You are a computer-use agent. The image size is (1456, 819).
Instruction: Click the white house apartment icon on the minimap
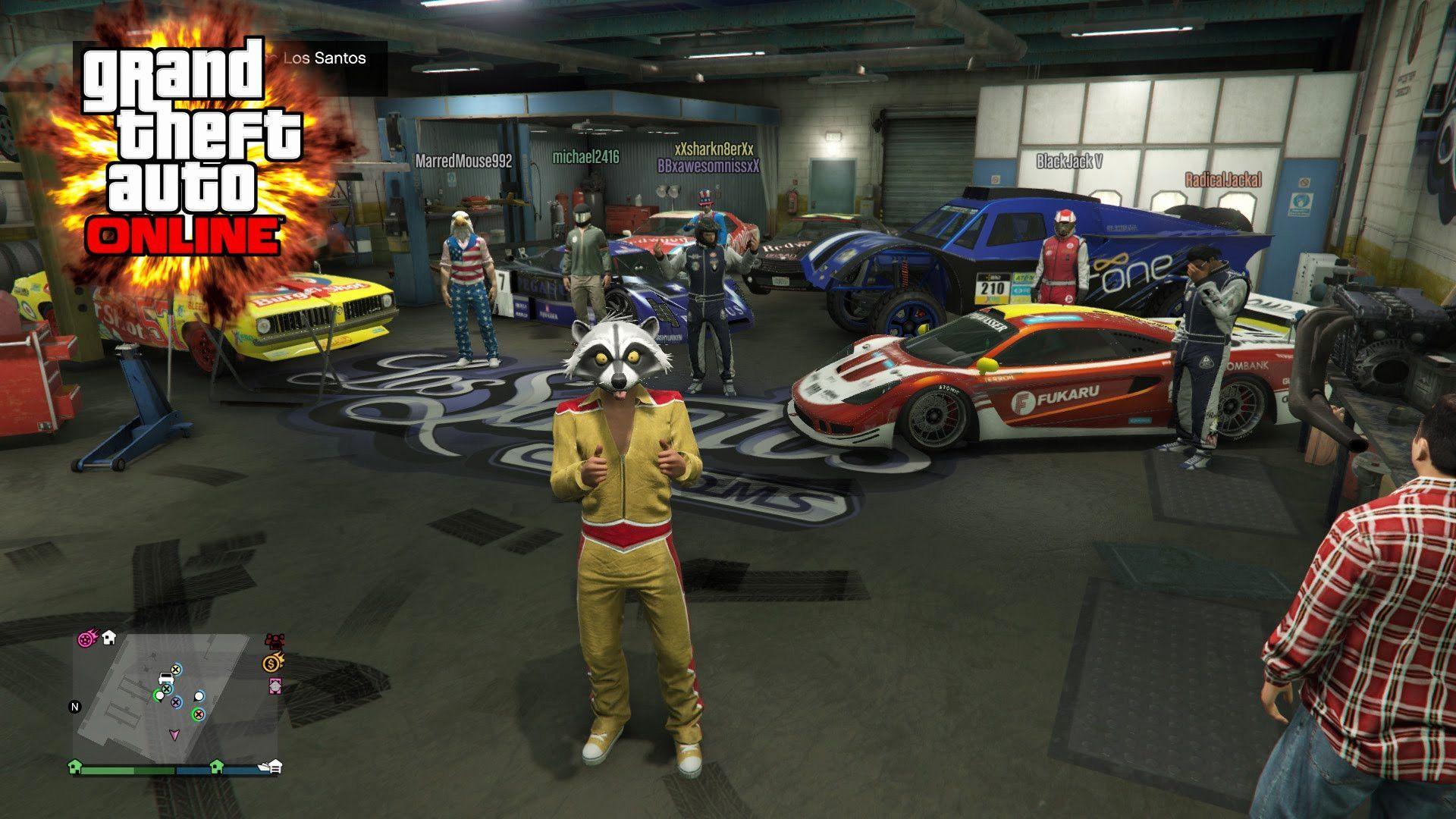tap(108, 639)
